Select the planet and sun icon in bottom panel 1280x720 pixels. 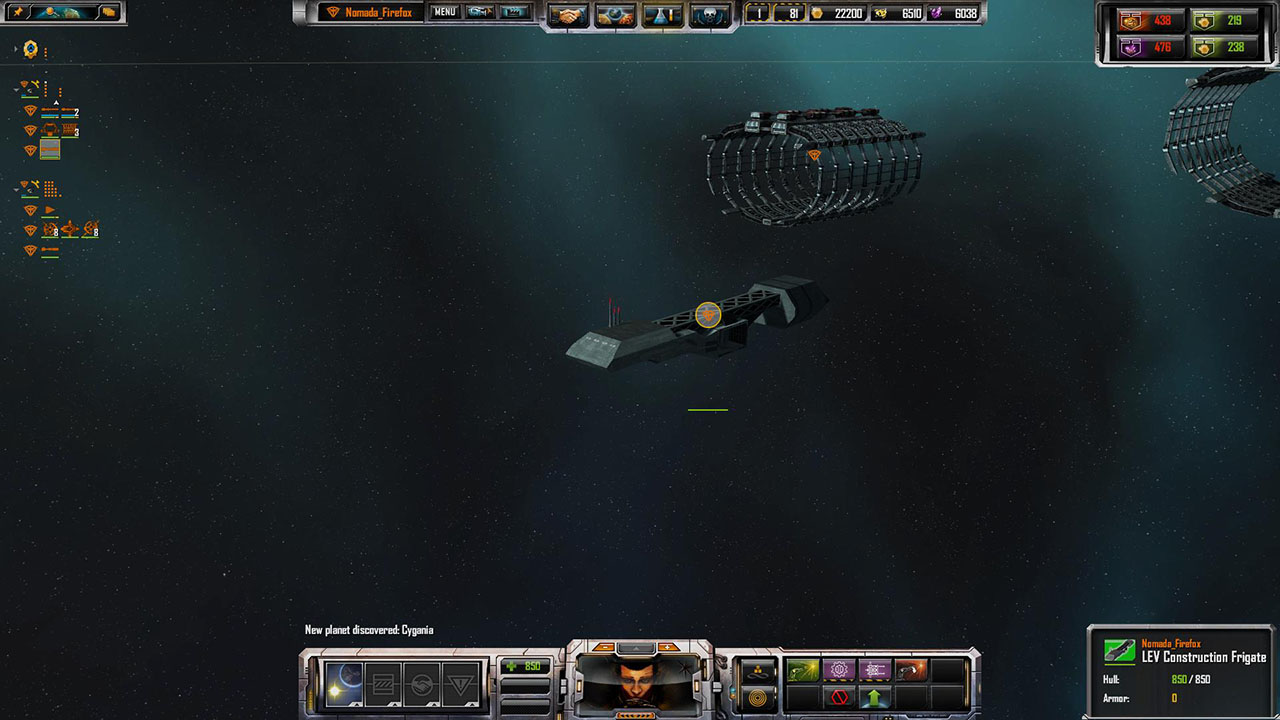pyautogui.click(x=344, y=682)
